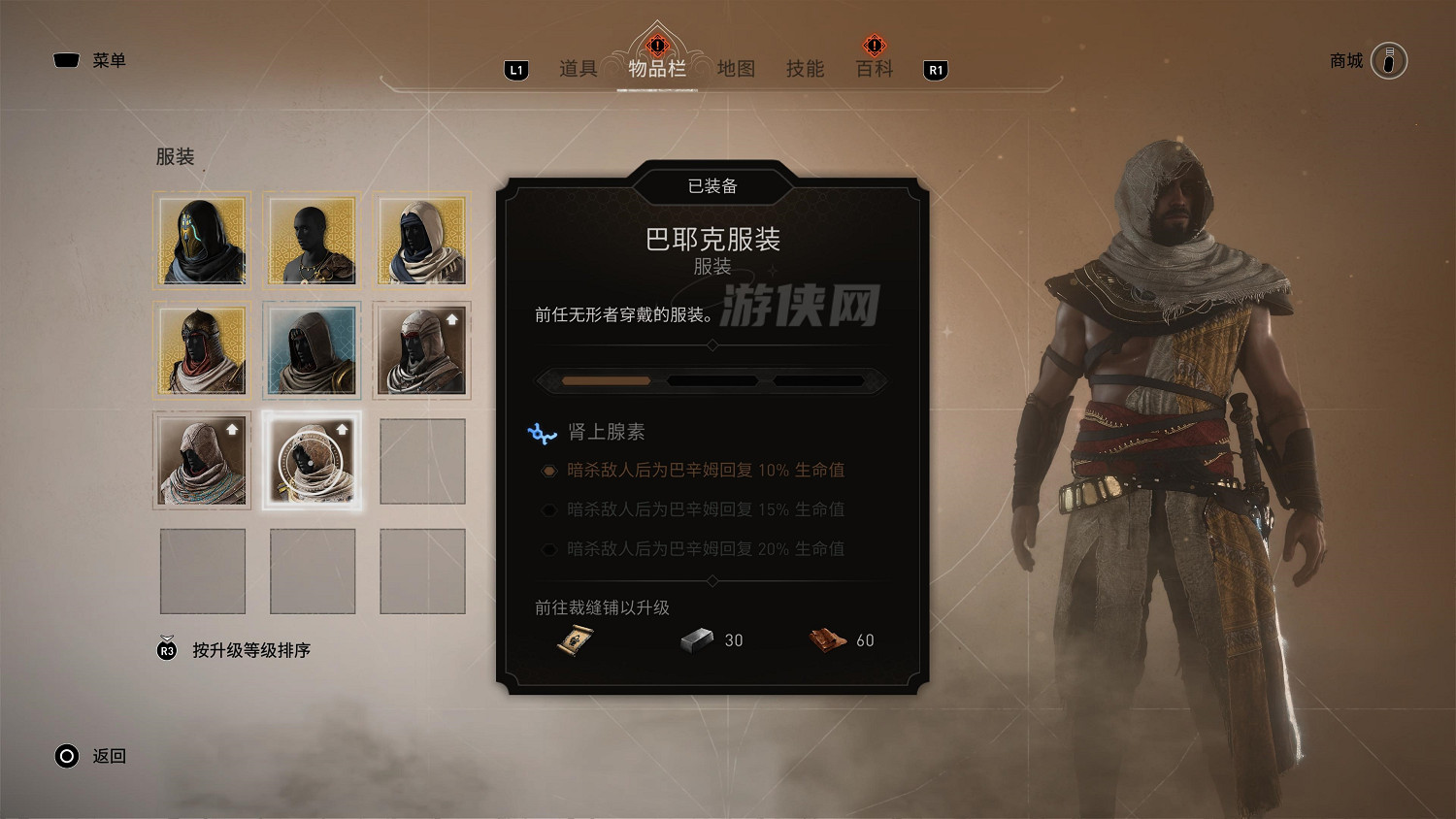Viewport: 1456px width, 819px height.
Task: Open the 商城 store icon at top right
Action: tap(1392, 60)
